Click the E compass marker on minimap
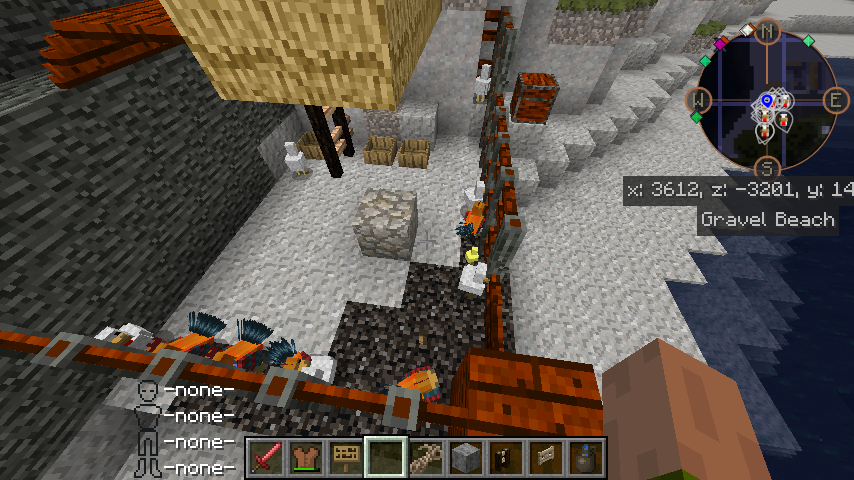 point(835,100)
